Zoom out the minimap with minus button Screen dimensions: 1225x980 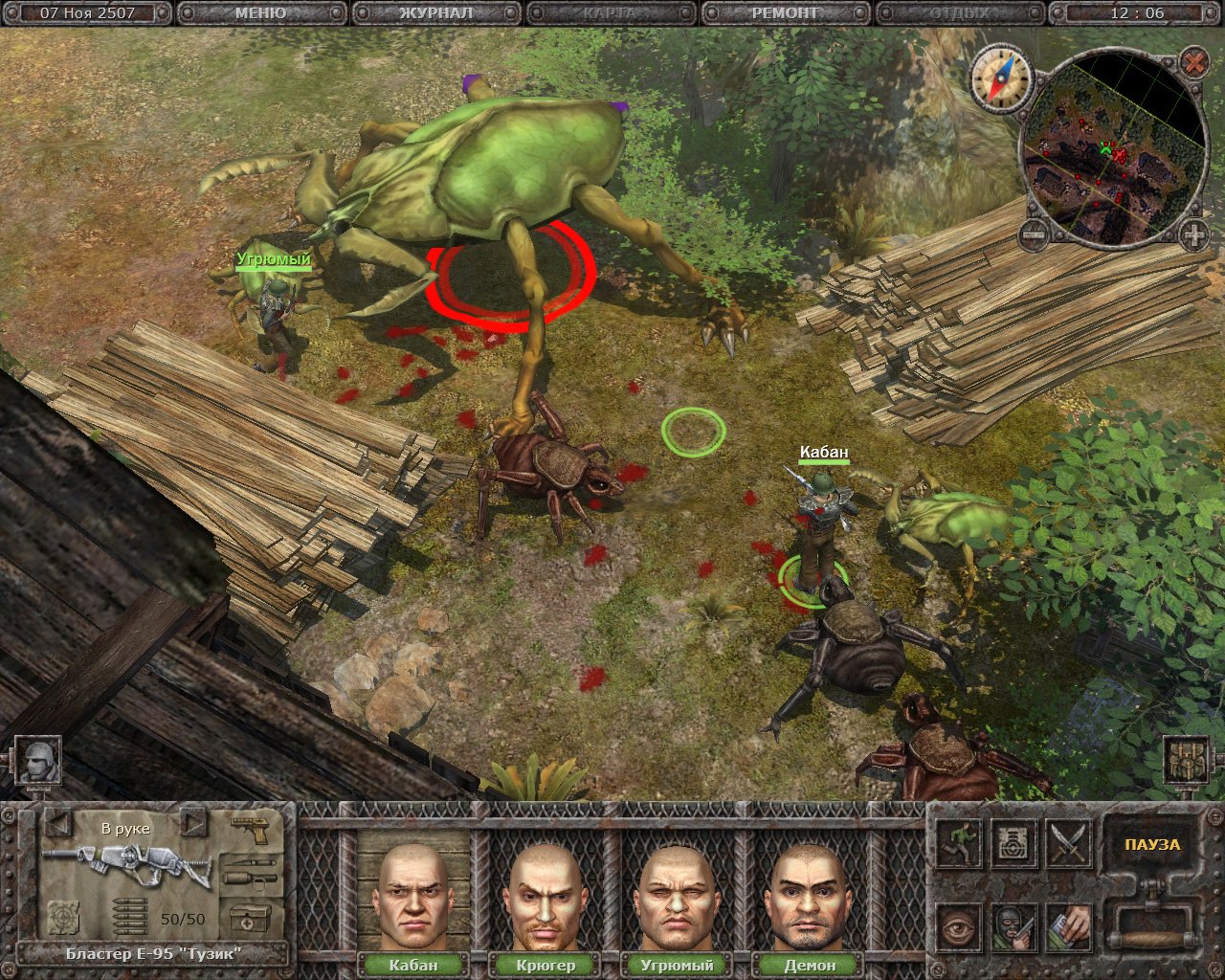click(x=1032, y=233)
